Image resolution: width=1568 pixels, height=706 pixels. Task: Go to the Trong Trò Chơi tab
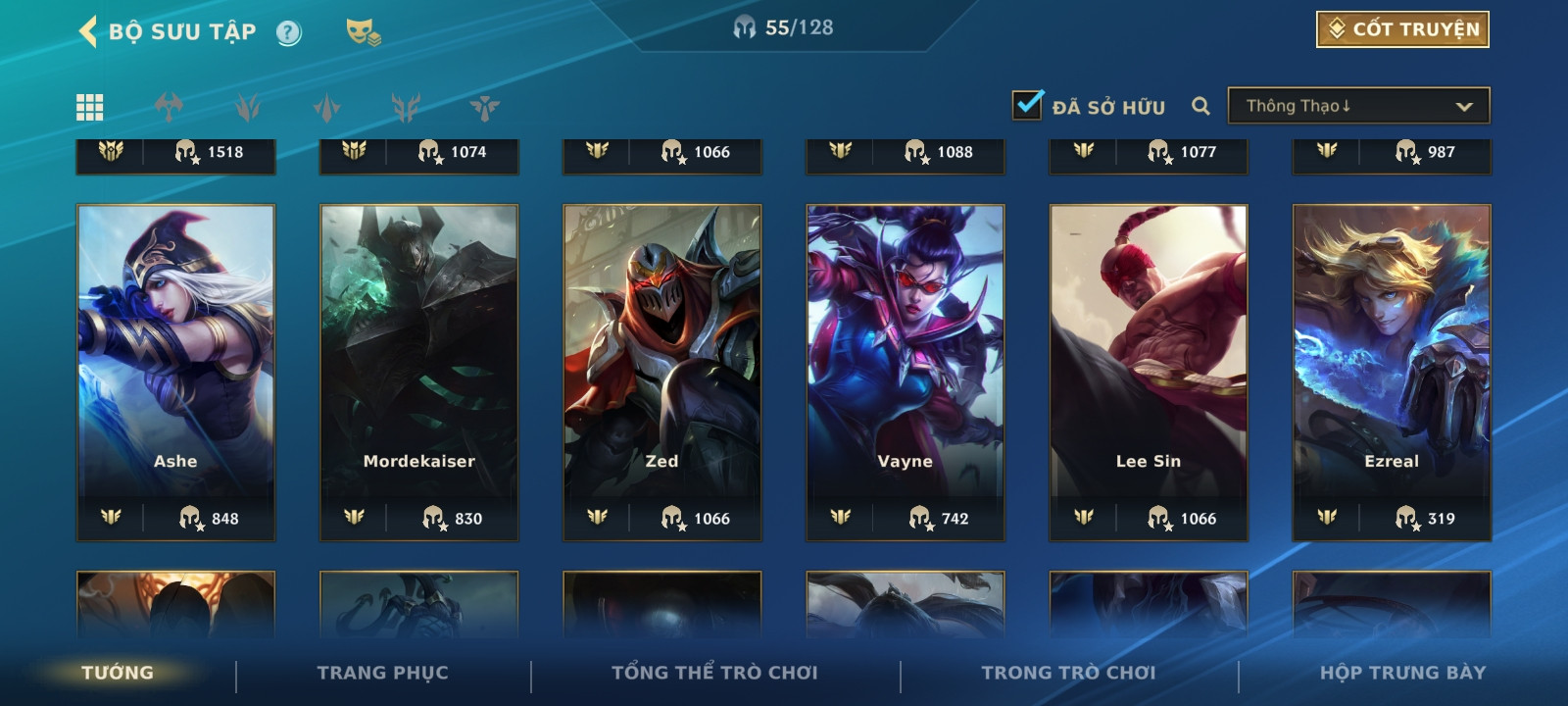(x=1068, y=673)
